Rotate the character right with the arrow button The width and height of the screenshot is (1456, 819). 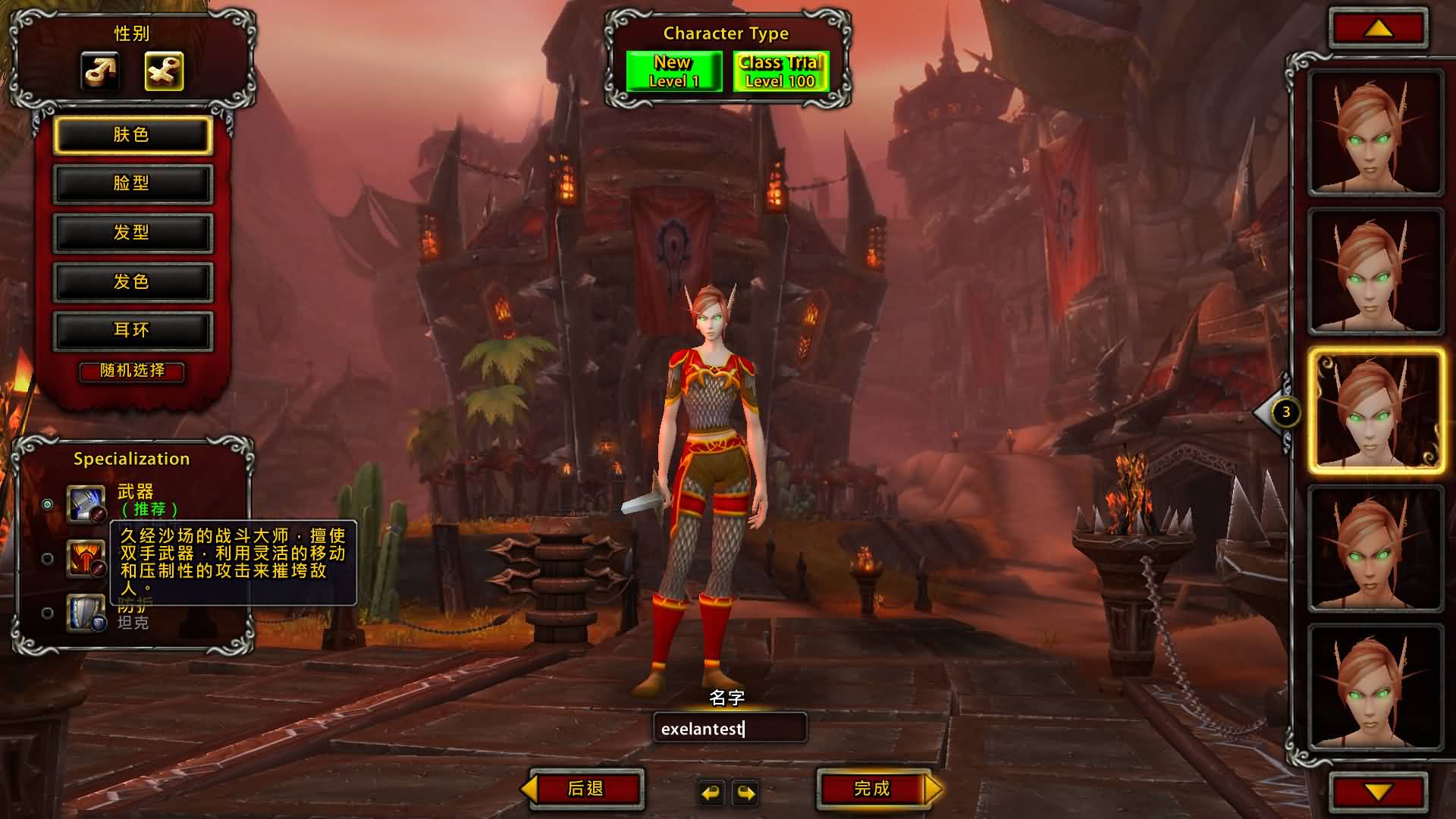point(746,793)
